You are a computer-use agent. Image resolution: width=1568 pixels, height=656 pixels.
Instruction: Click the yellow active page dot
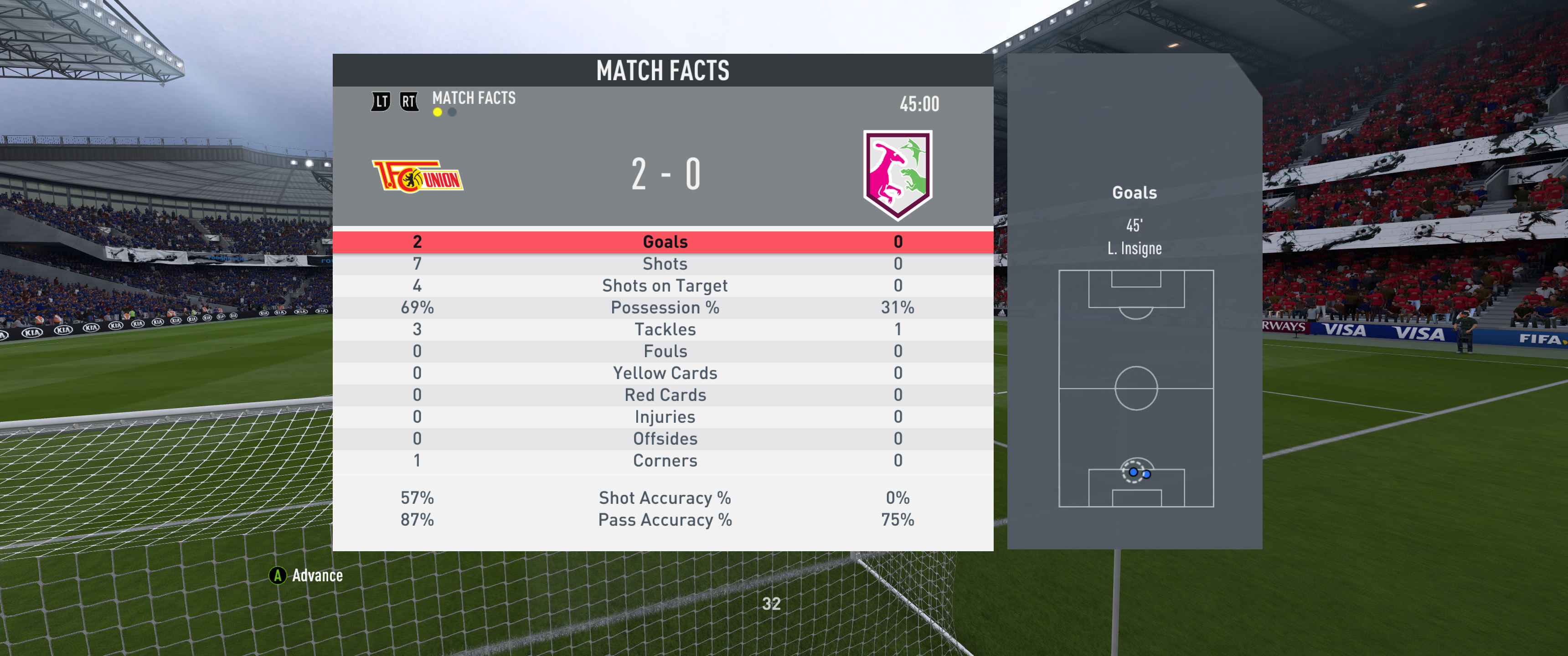coord(438,112)
